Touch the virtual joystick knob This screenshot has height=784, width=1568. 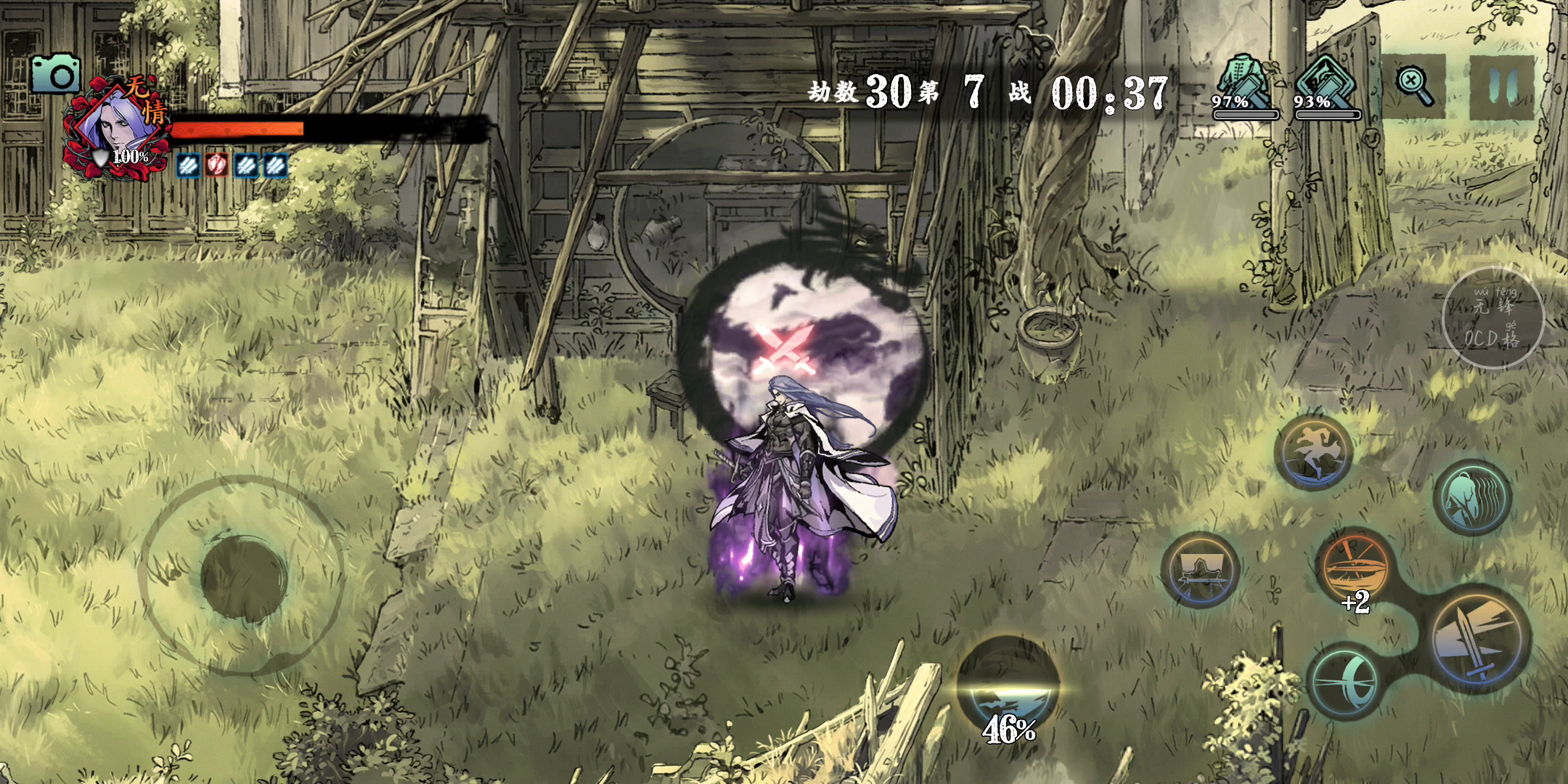[244, 579]
